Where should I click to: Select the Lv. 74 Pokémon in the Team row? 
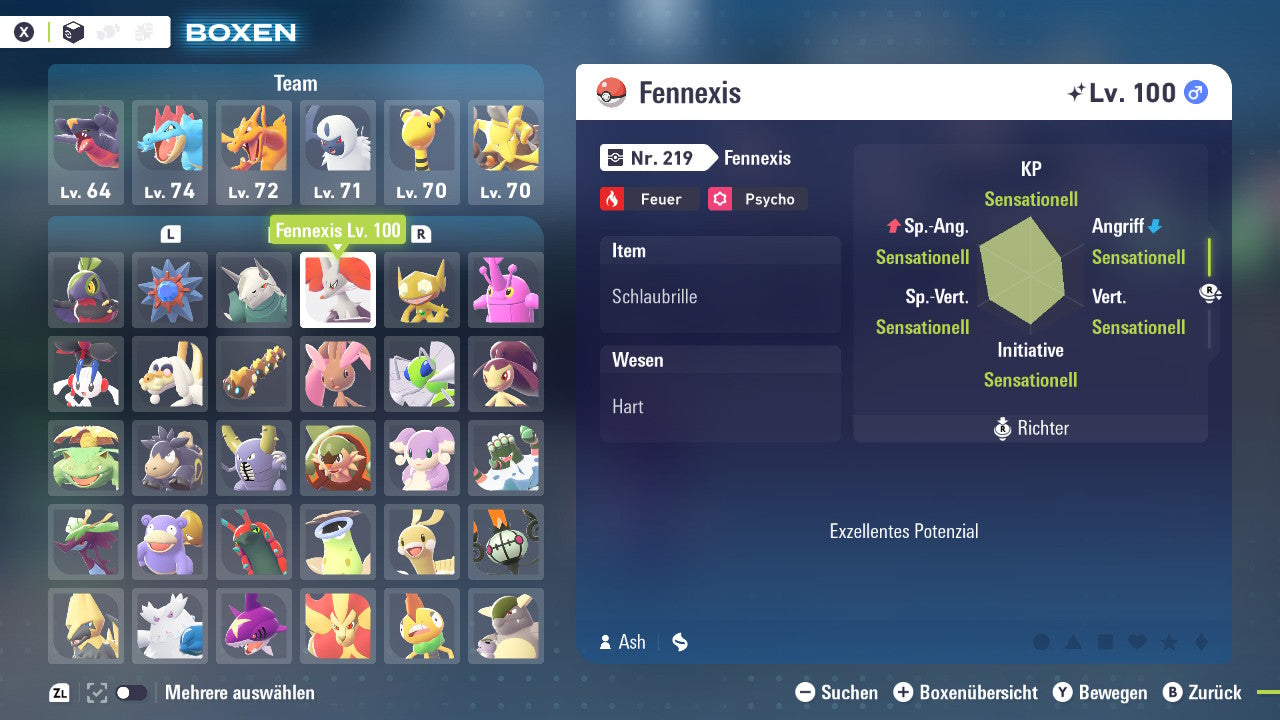click(x=170, y=150)
